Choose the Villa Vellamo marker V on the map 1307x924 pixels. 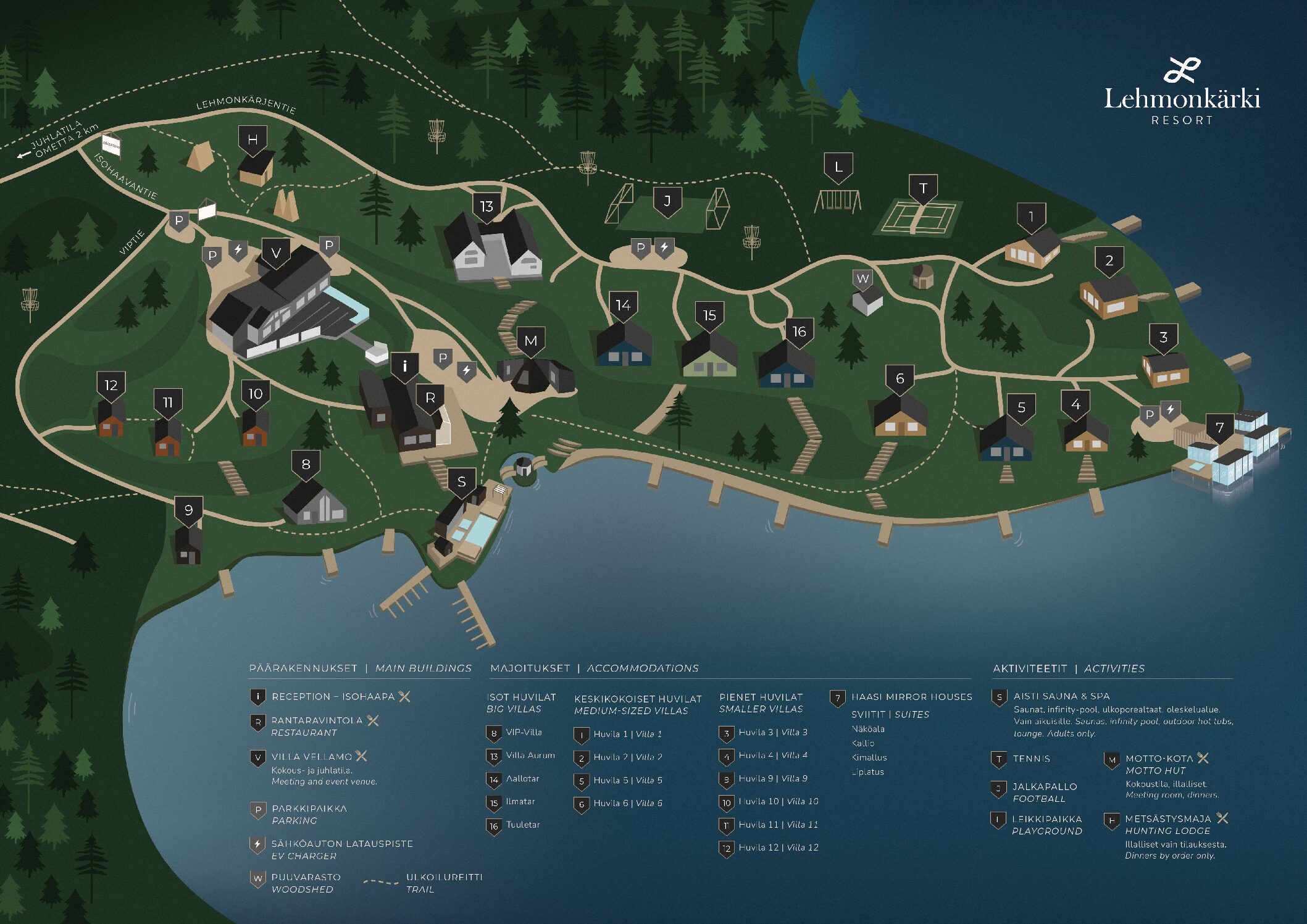pyautogui.click(x=276, y=253)
